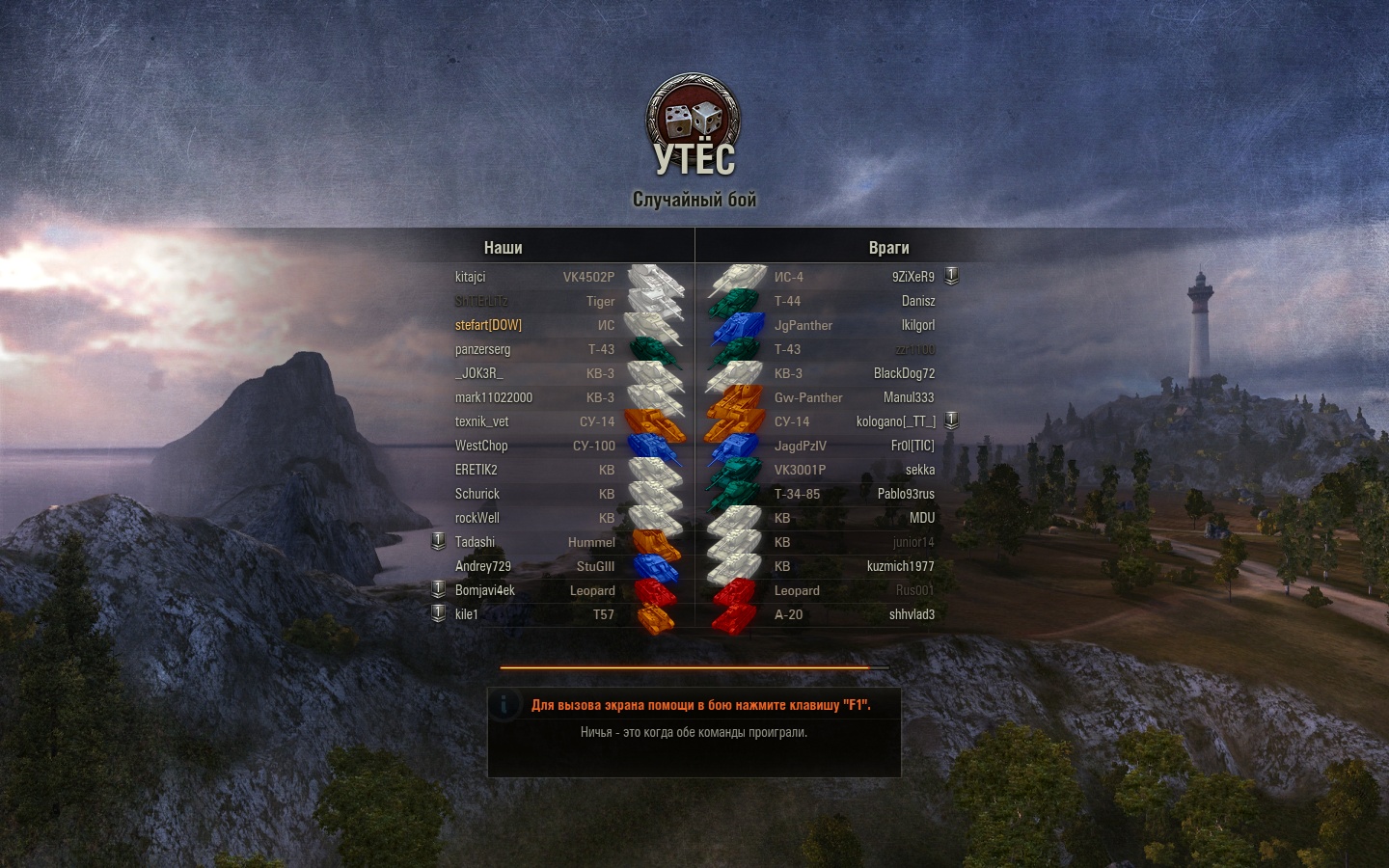Click Bomjavi4ek's Leopard row
1389x868 pixels.
coord(485,590)
